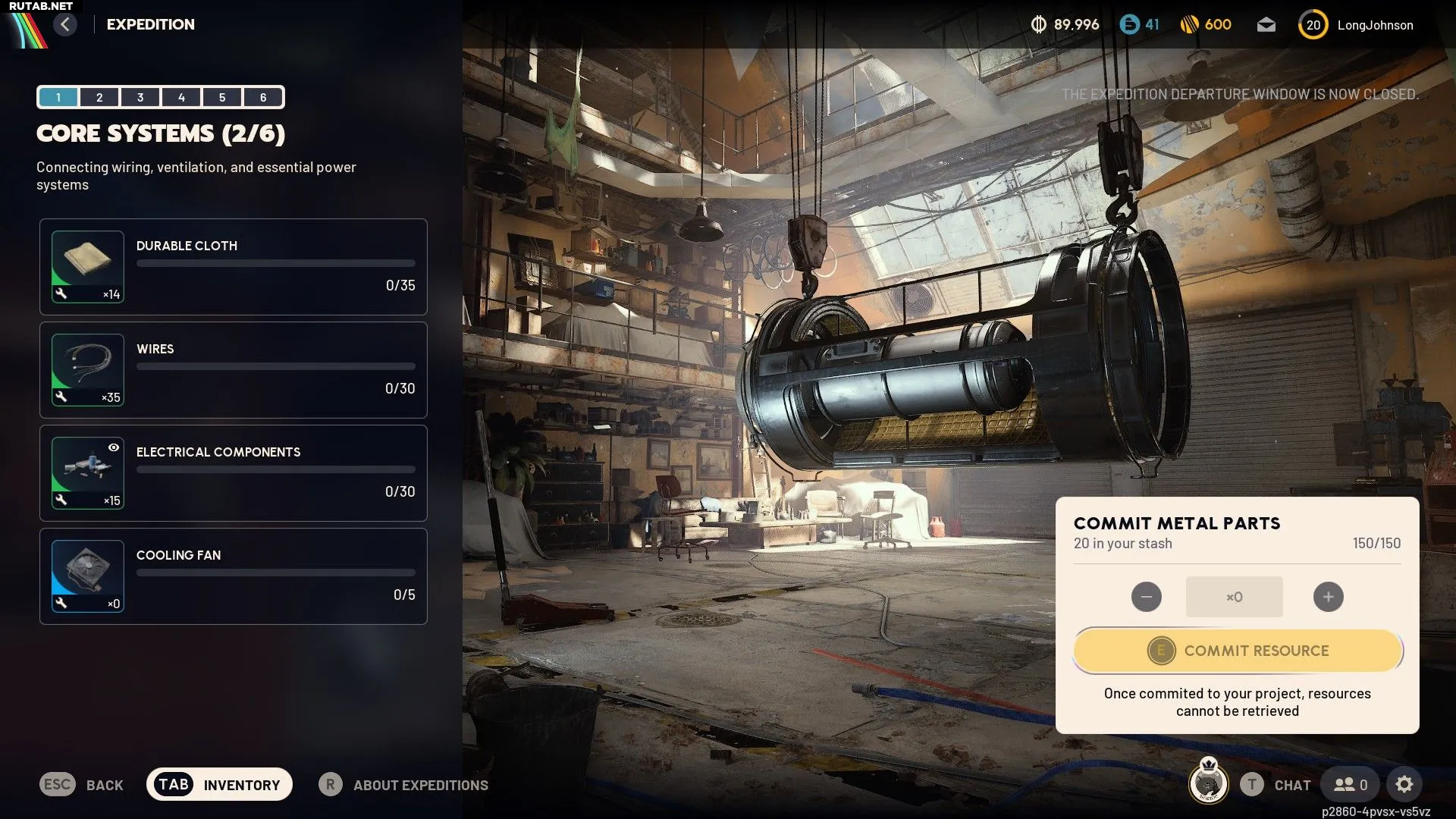1456x819 pixels.
Task: Select expedition stage 4 tab
Action: point(181,97)
